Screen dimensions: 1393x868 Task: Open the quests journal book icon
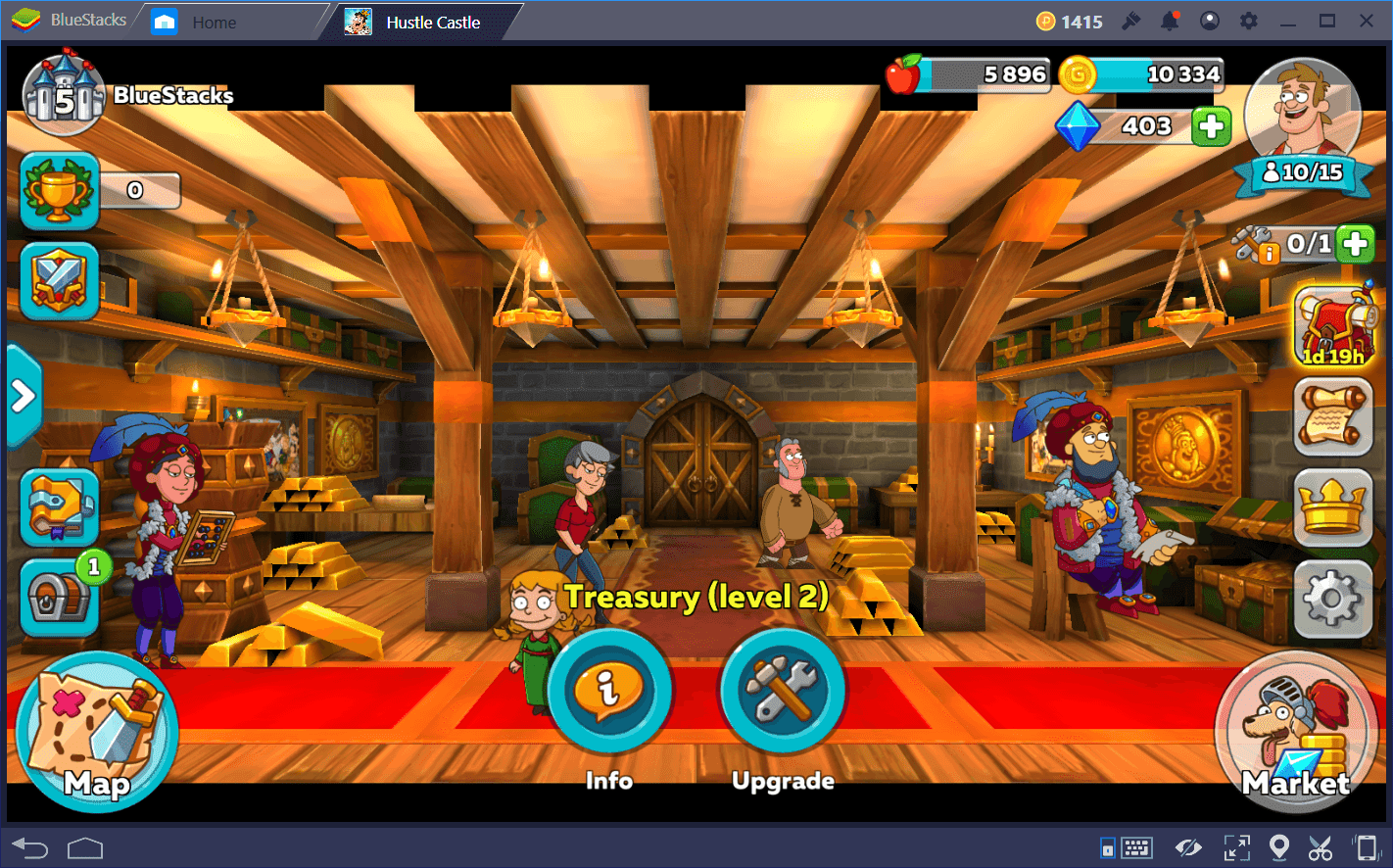point(59,507)
